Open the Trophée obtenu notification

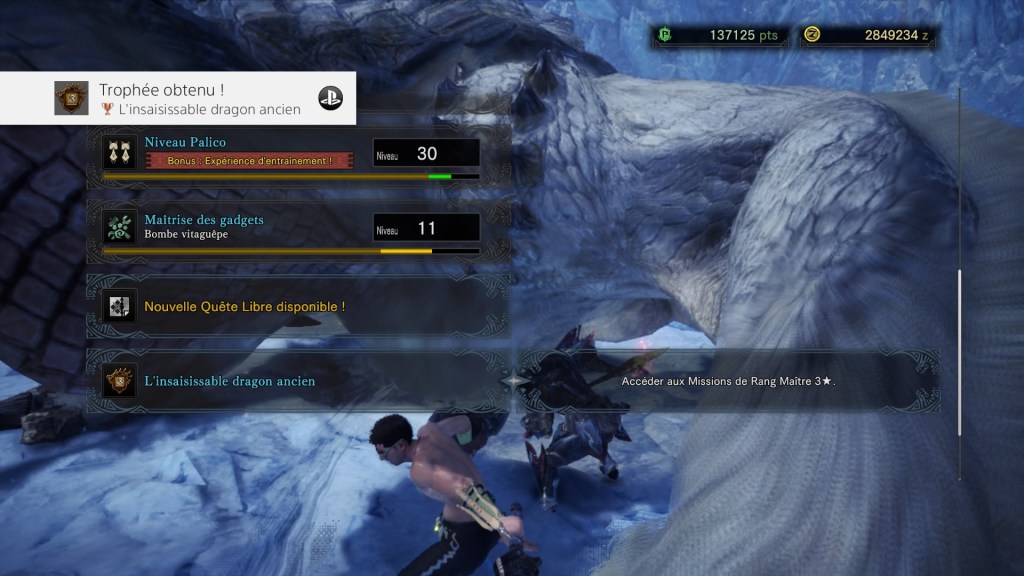pos(180,98)
